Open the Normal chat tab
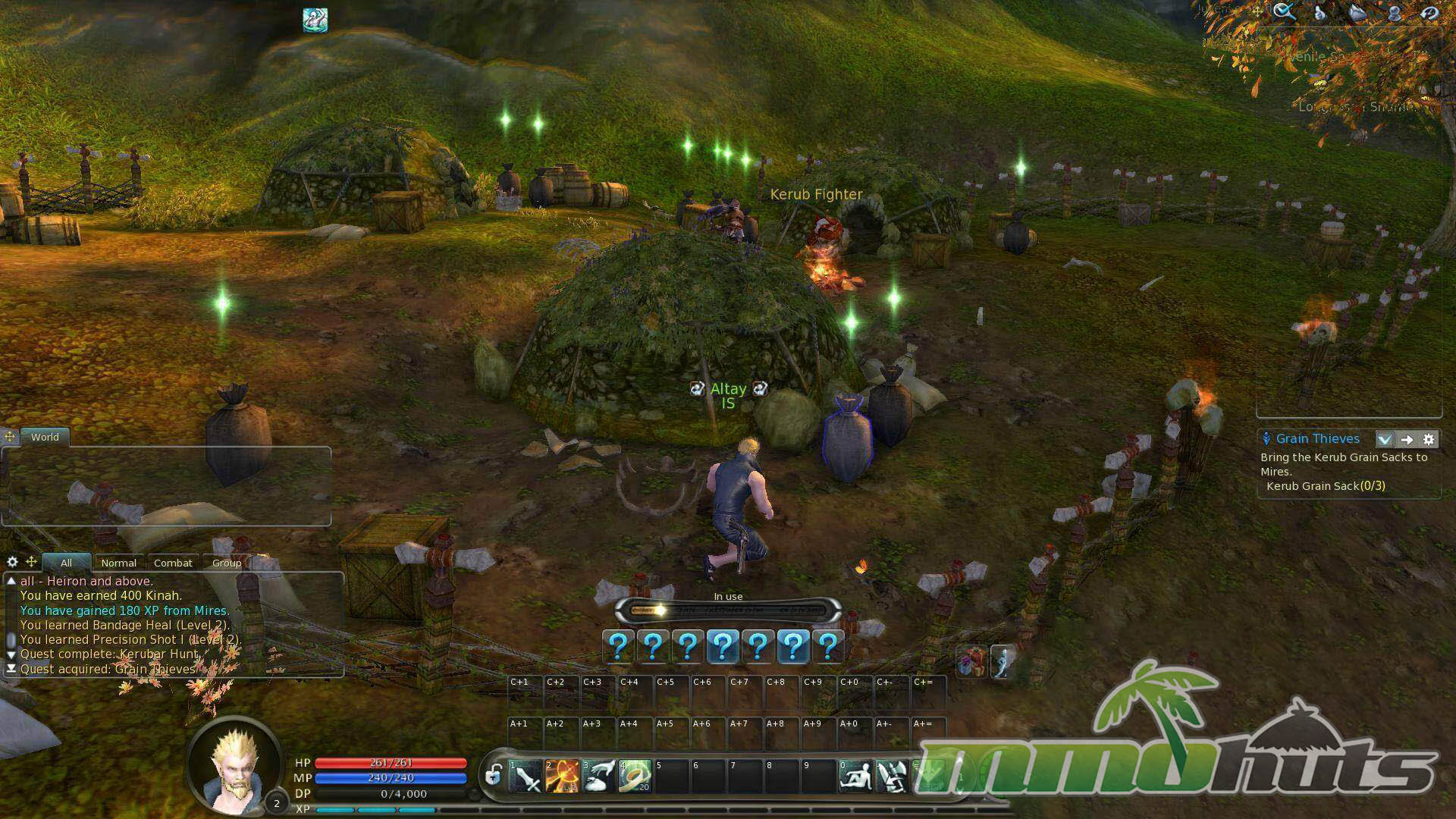This screenshot has width=1456, height=819. pos(119,563)
